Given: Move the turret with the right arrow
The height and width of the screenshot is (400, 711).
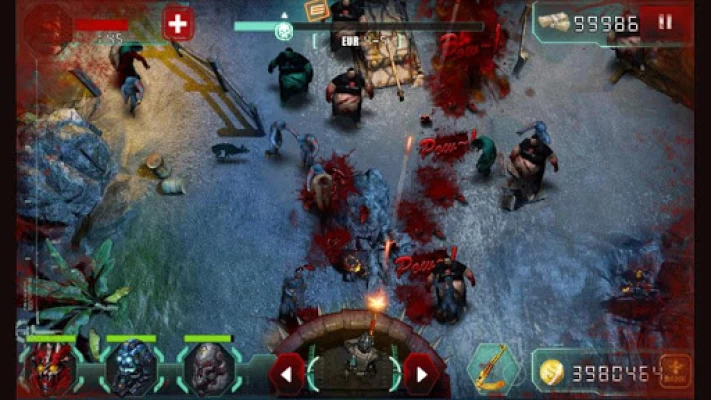Looking at the screenshot, I should point(421,375).
